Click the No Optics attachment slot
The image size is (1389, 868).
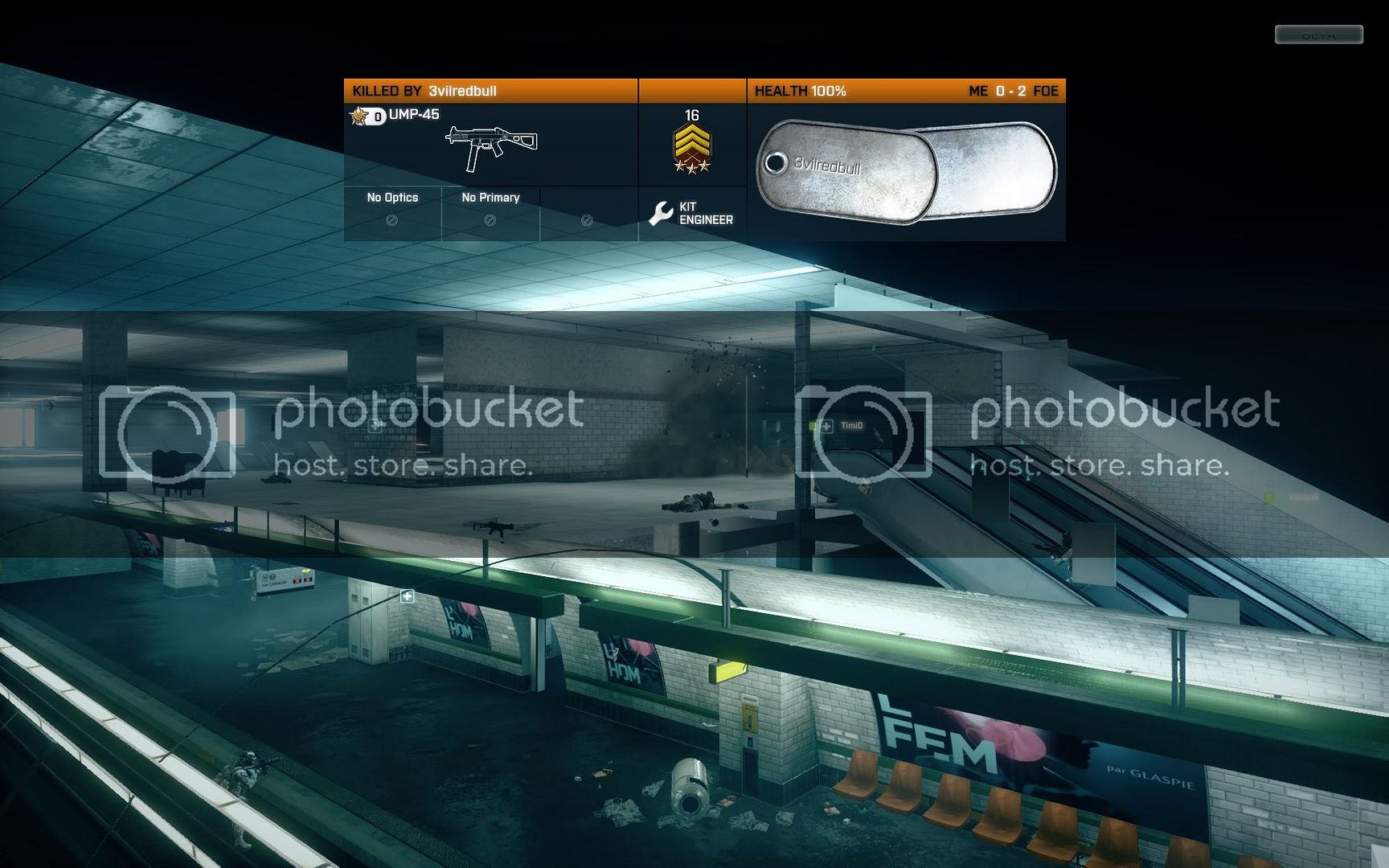coord(392,209)
